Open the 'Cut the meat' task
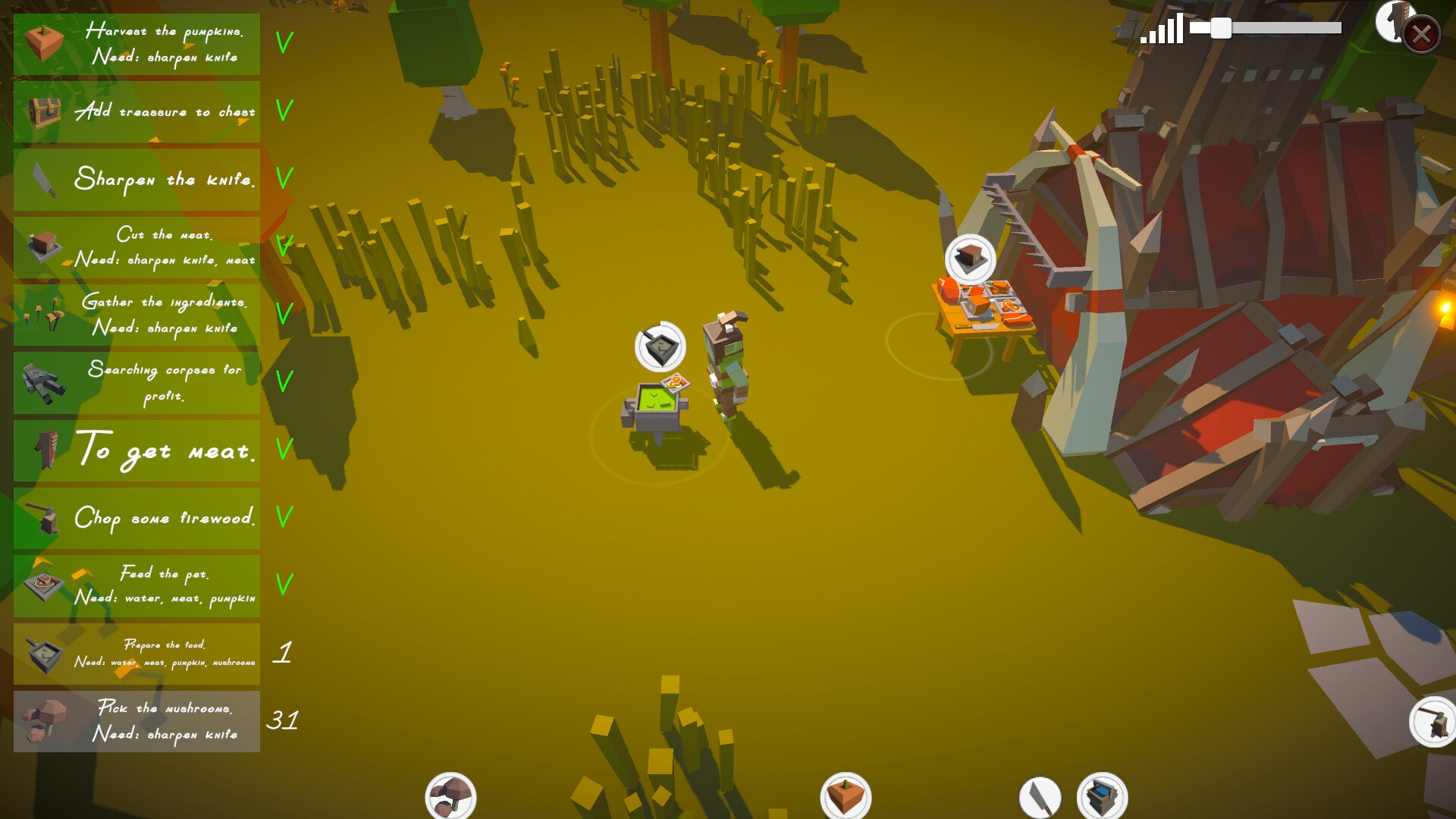 [137, 247]
